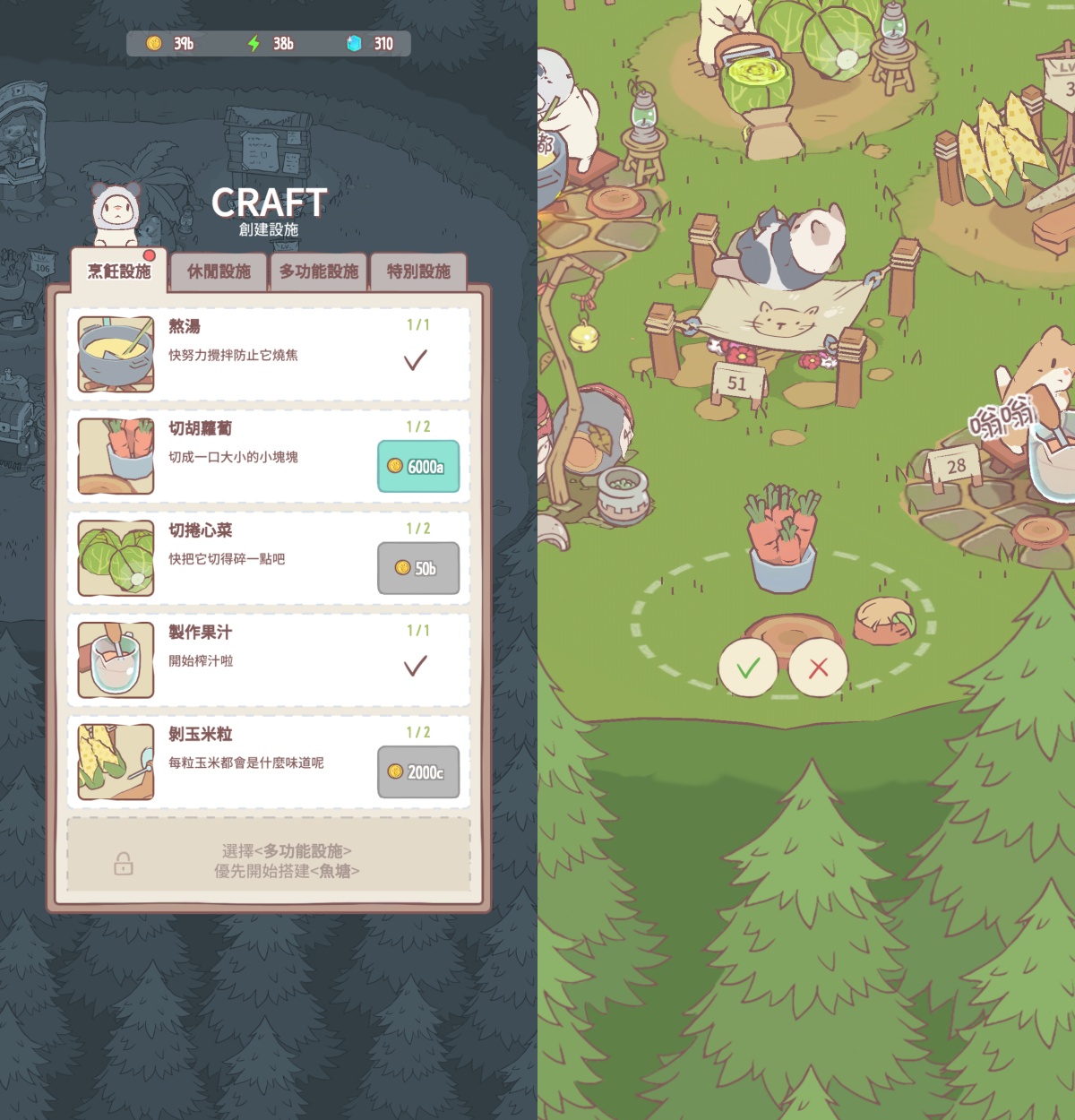1075x1120 pixels.
Task: Confirm placement with the green checkmark
Action: point(747,668)
